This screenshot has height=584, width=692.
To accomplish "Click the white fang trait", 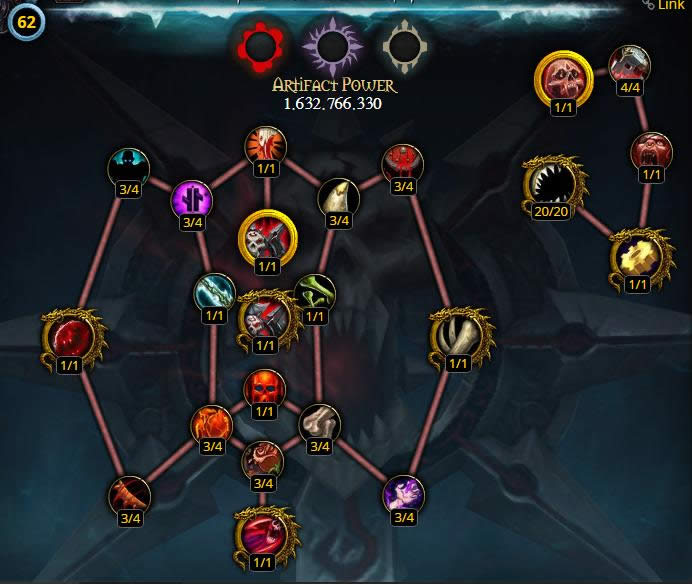I will click(338, 198).
